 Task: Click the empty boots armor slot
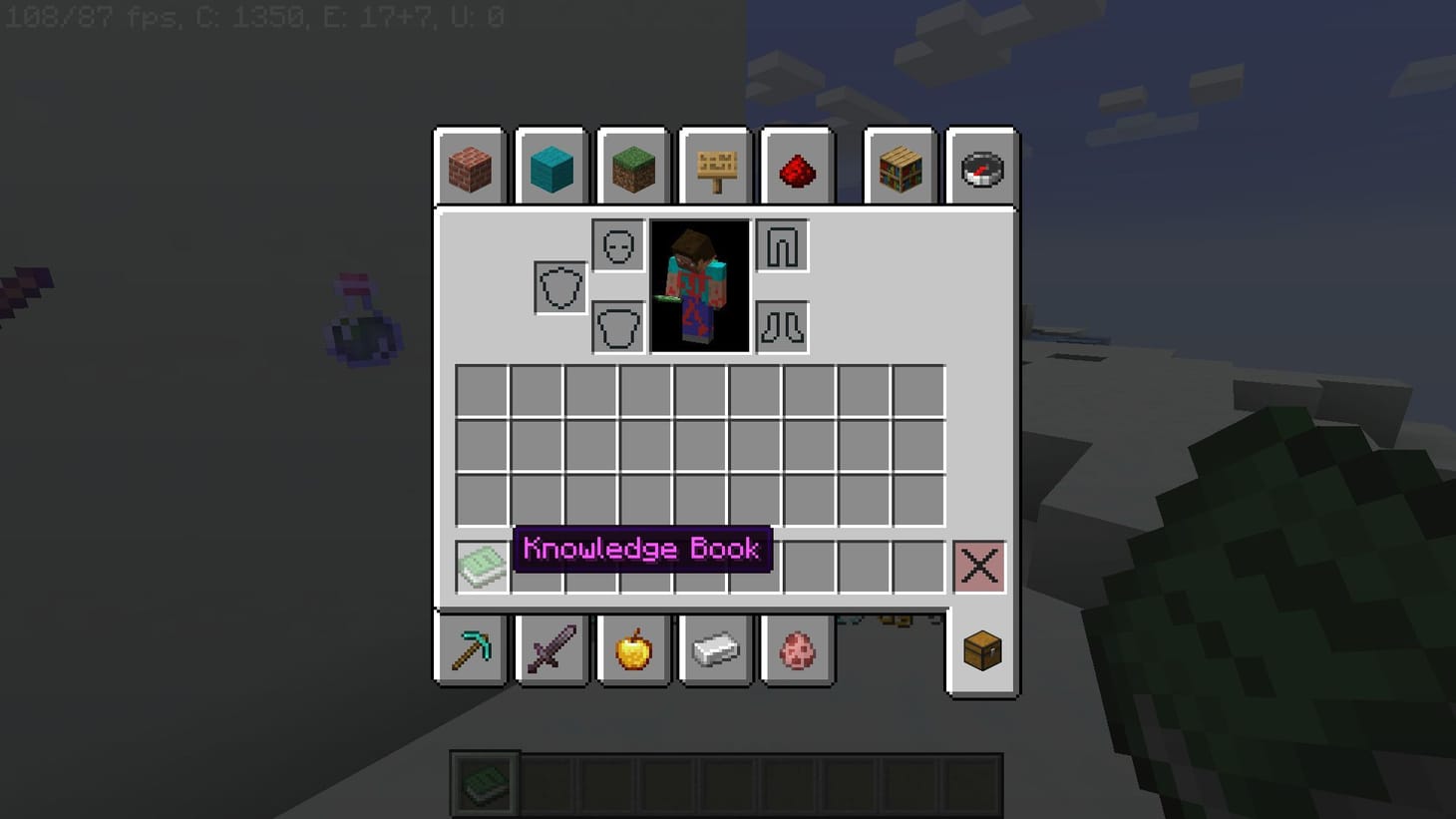pyautogui.click(x=782, y=325)
